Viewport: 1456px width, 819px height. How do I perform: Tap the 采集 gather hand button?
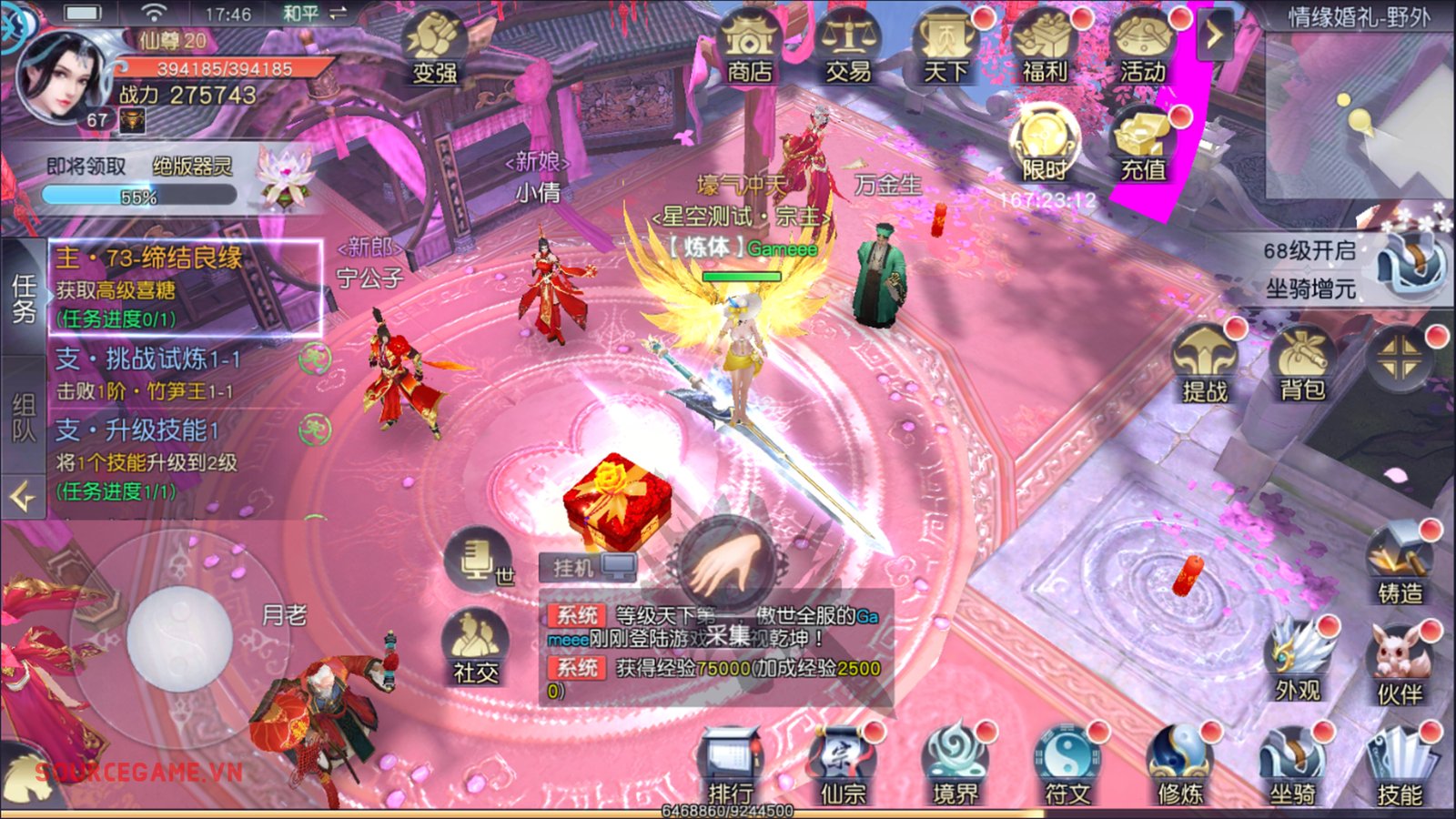coord(726,566)
